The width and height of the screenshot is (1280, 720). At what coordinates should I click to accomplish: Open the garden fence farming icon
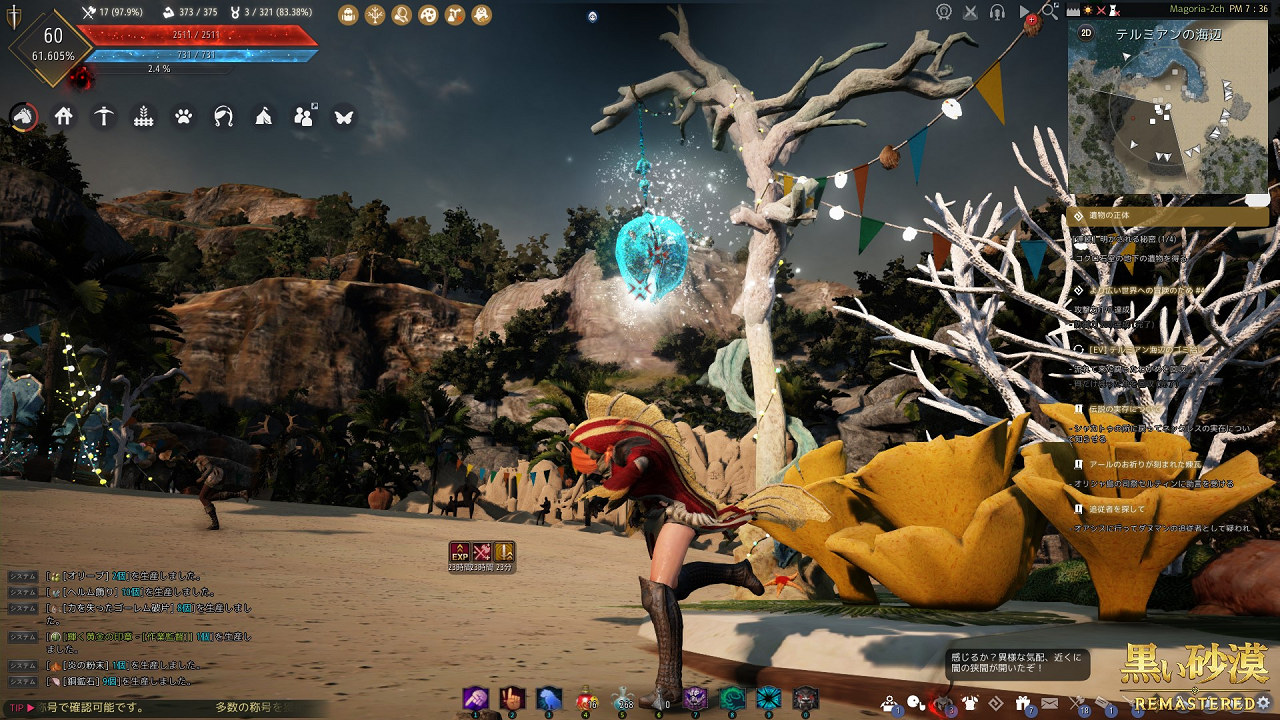[143, 116]
